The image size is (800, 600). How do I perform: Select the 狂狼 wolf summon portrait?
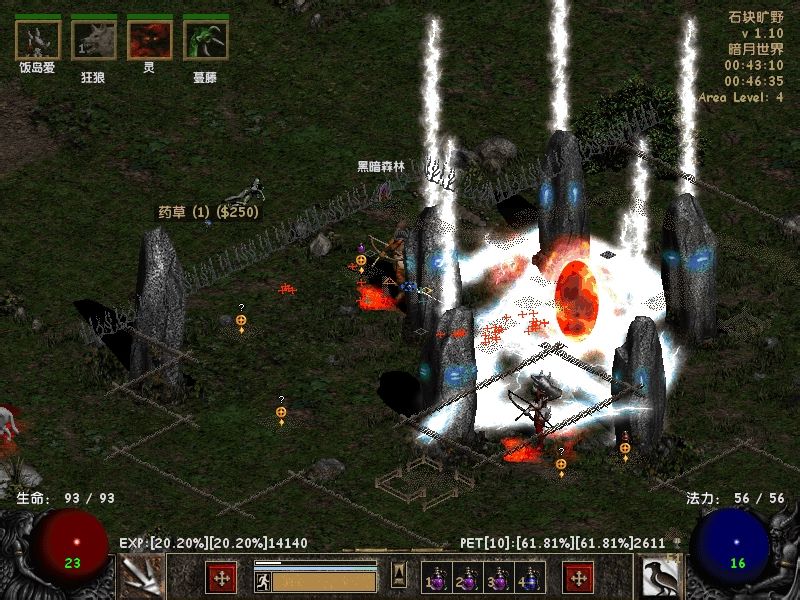tap(93, 40)
